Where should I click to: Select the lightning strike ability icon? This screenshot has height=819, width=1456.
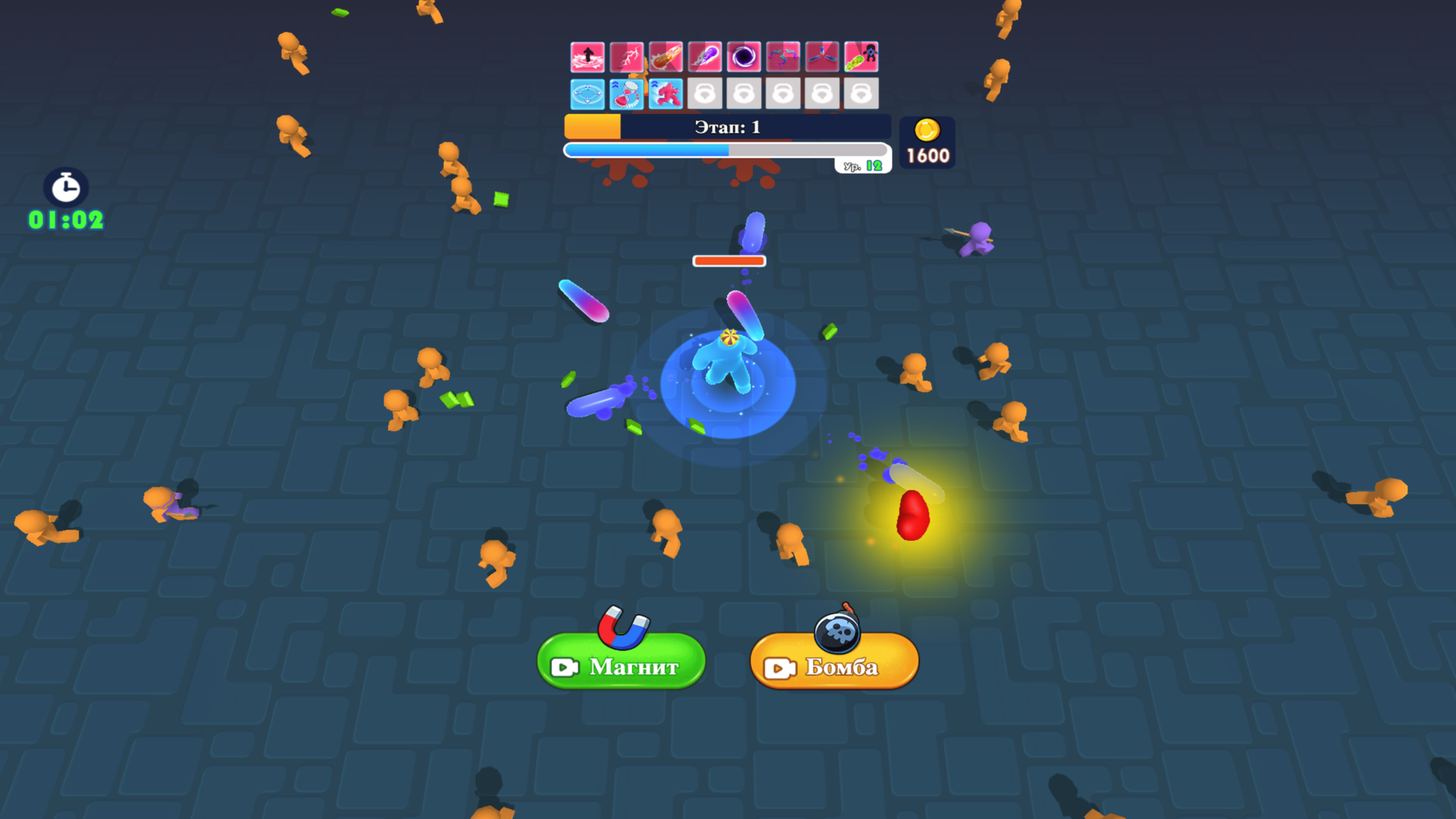click(x=627, y=57)
